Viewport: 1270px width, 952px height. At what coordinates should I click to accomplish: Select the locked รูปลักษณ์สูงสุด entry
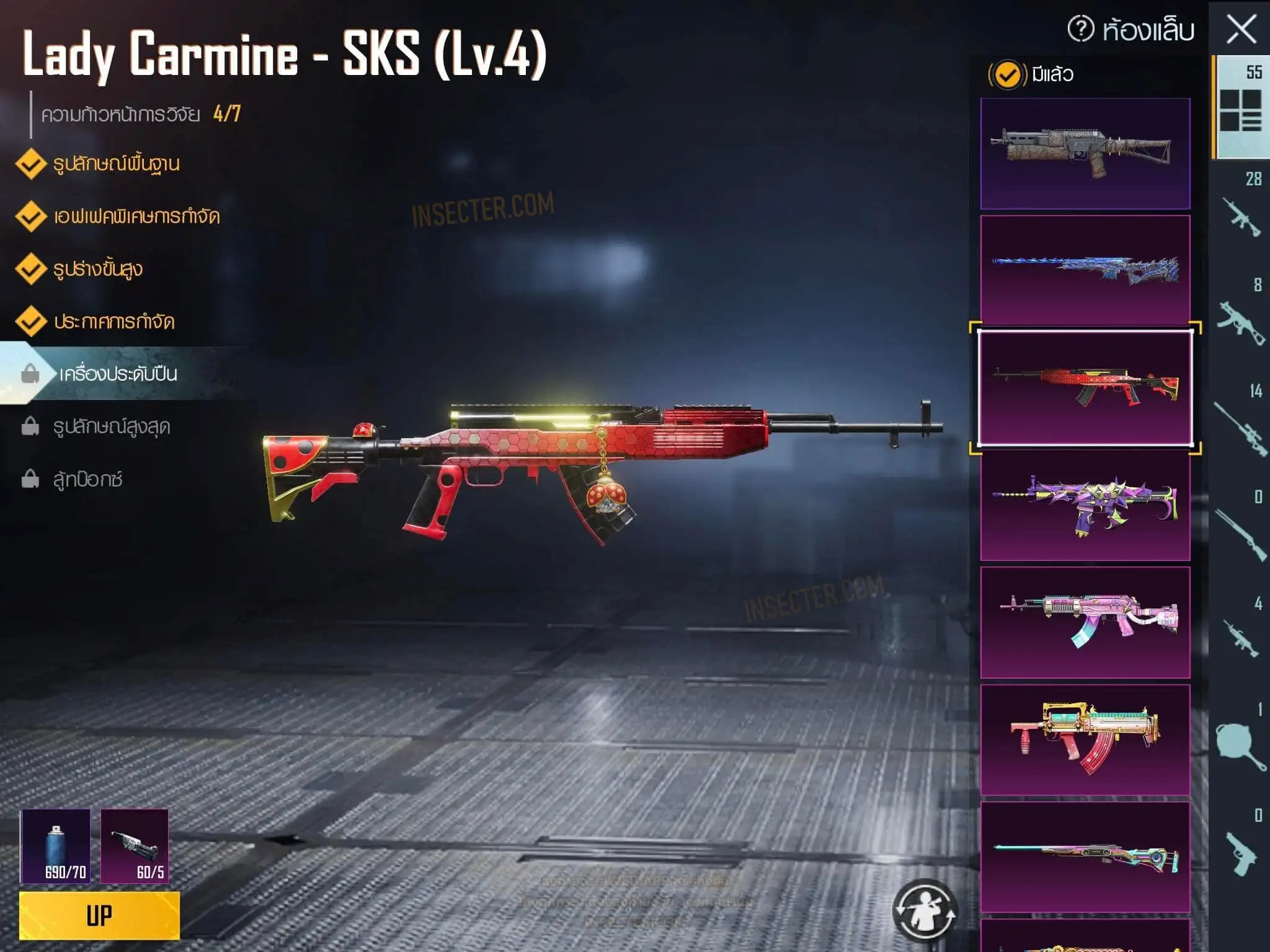[x=112, y=427]
